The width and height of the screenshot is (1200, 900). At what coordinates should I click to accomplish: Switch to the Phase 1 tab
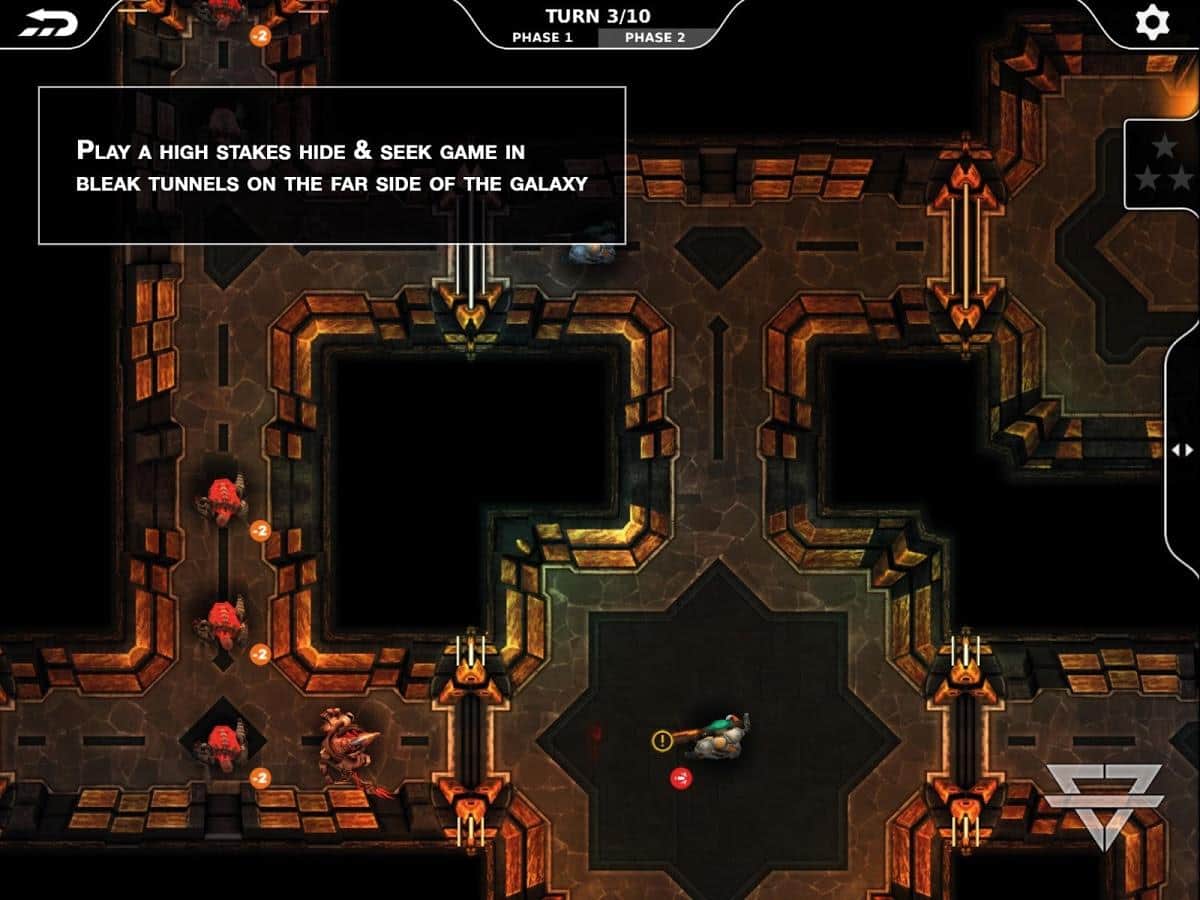(542, 37)
